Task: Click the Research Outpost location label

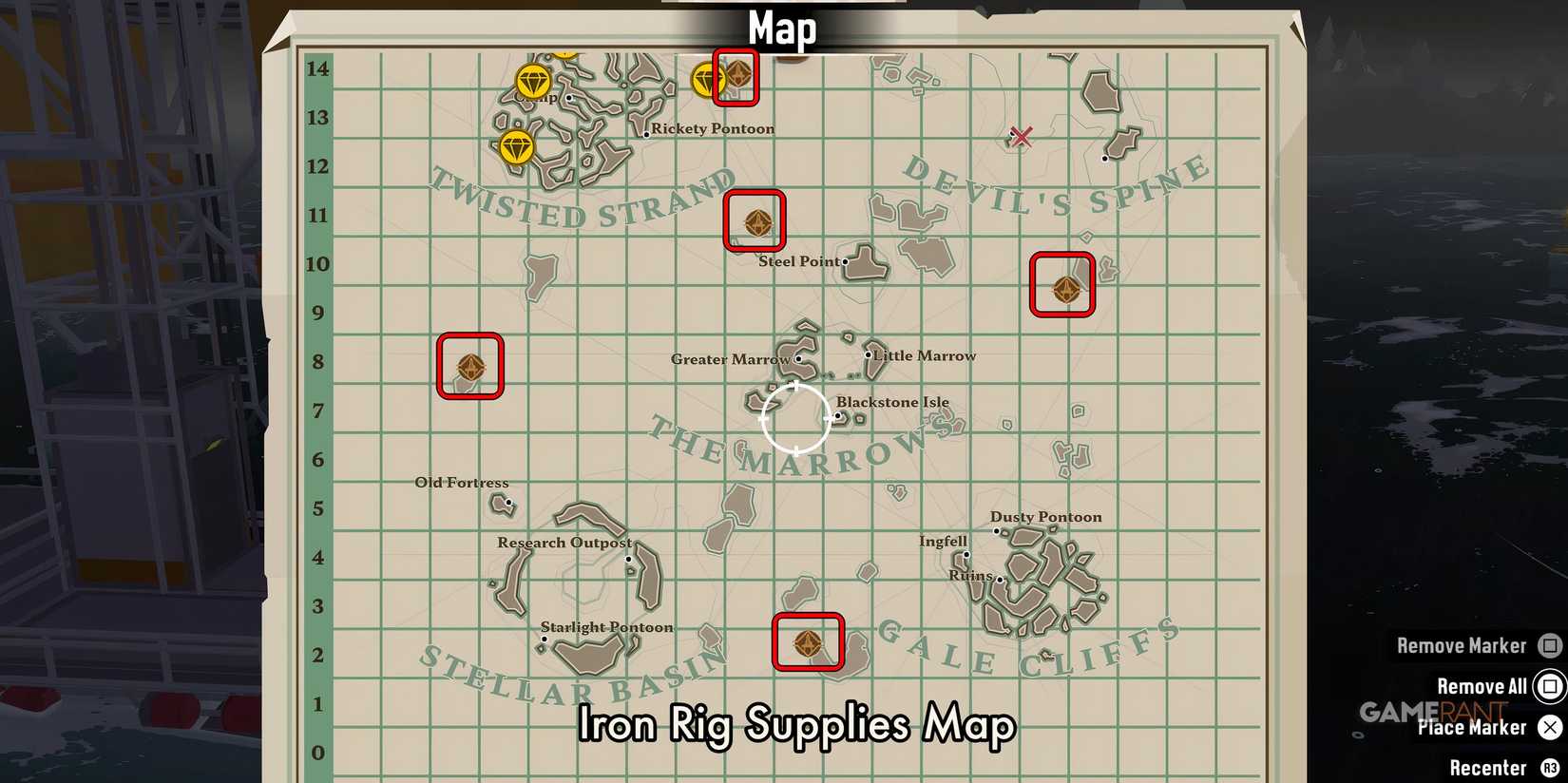Action: click(x=564, y=543)
